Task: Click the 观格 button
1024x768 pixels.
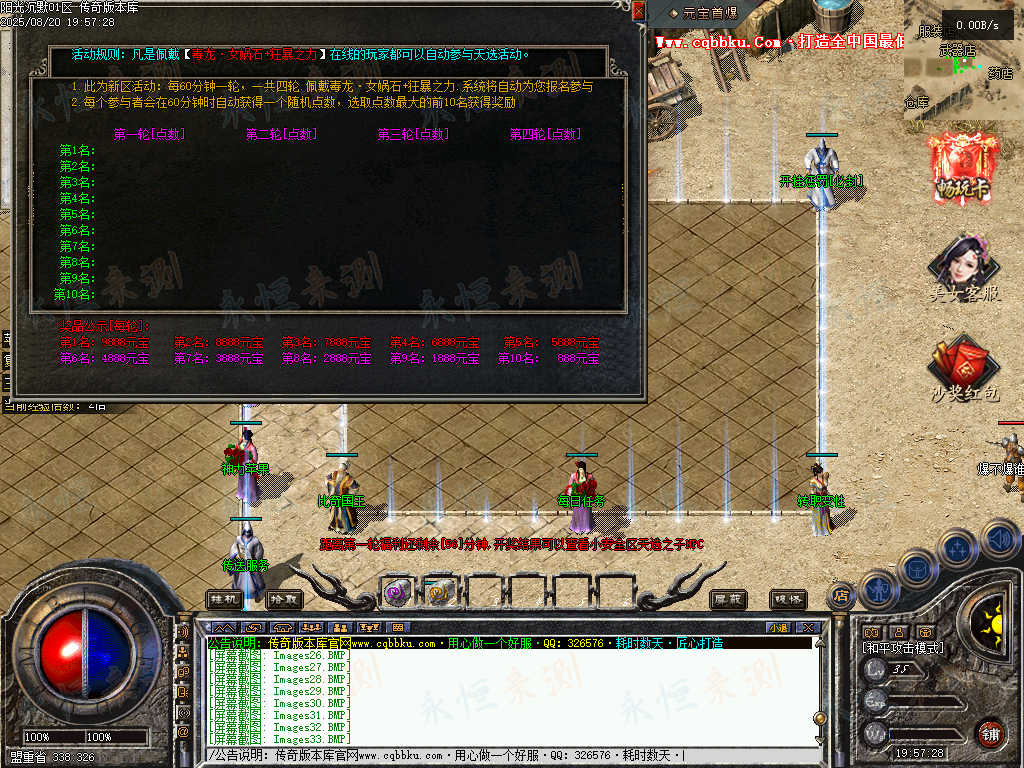Action: 788,599
